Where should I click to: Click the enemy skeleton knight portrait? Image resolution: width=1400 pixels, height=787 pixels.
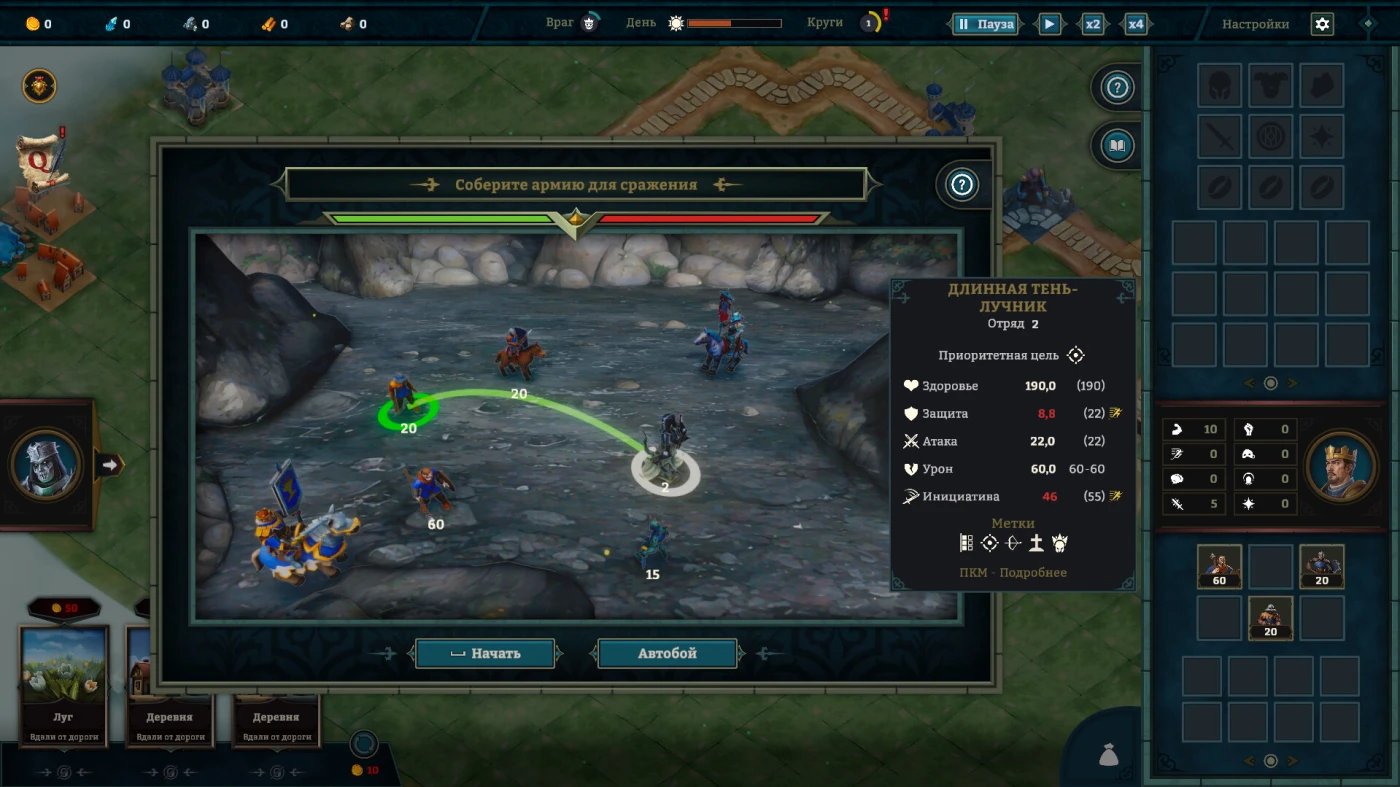(x=45, y=465)
